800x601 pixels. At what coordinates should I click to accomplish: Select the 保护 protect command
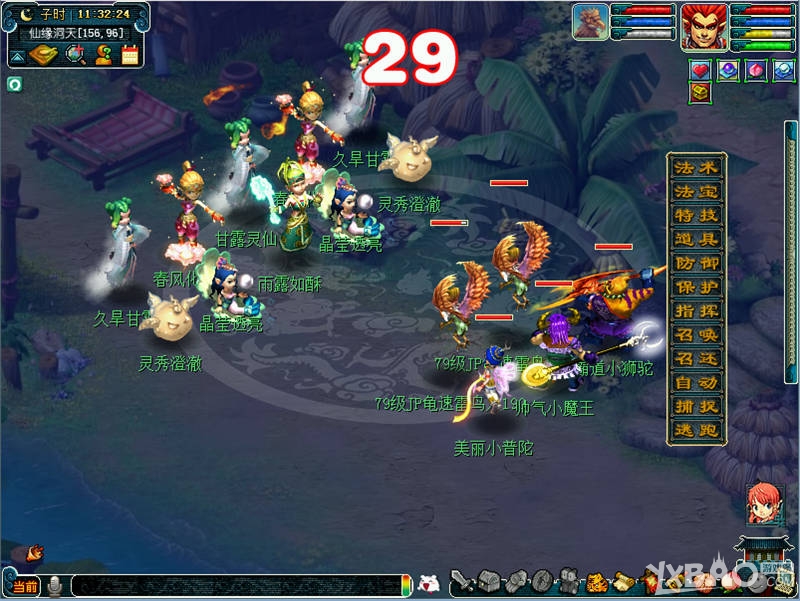point(695,288)
